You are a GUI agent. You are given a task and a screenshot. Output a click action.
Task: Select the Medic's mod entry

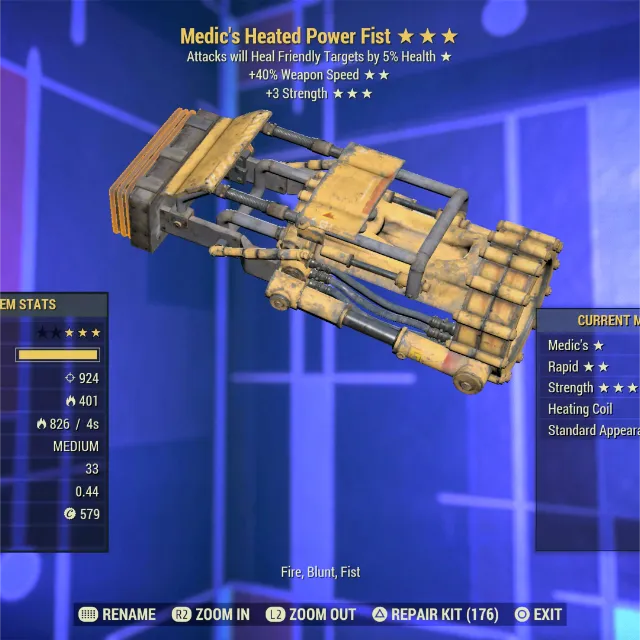point(576,345)
